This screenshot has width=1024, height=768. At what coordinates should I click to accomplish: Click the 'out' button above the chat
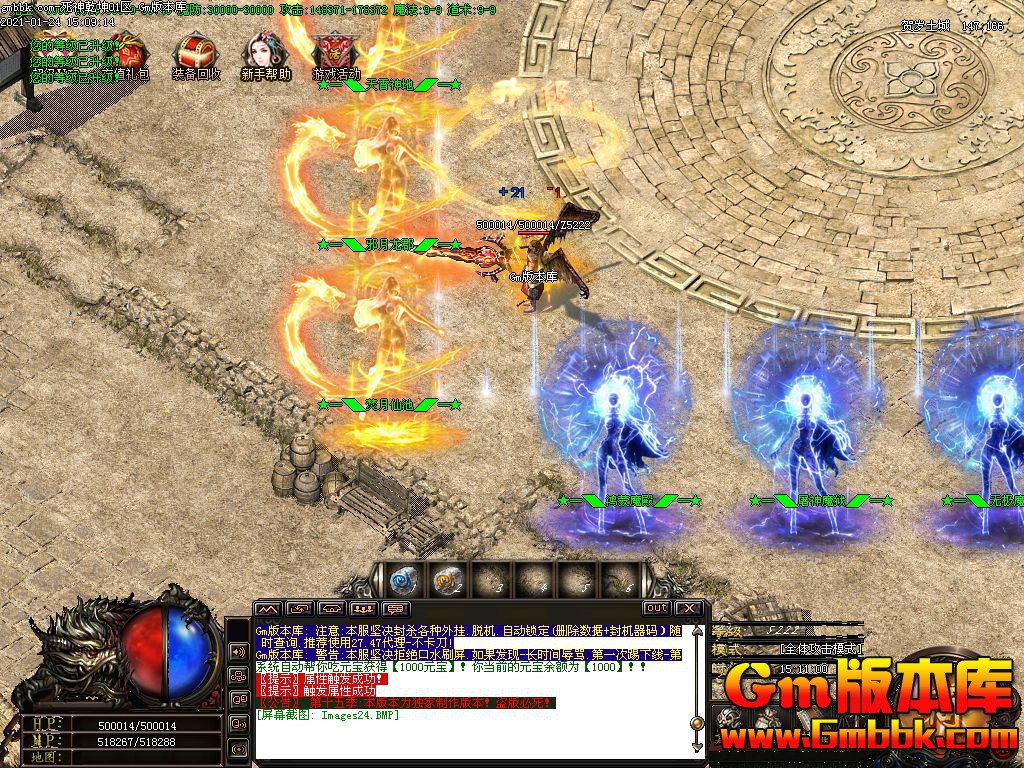(x=656, y=608)
